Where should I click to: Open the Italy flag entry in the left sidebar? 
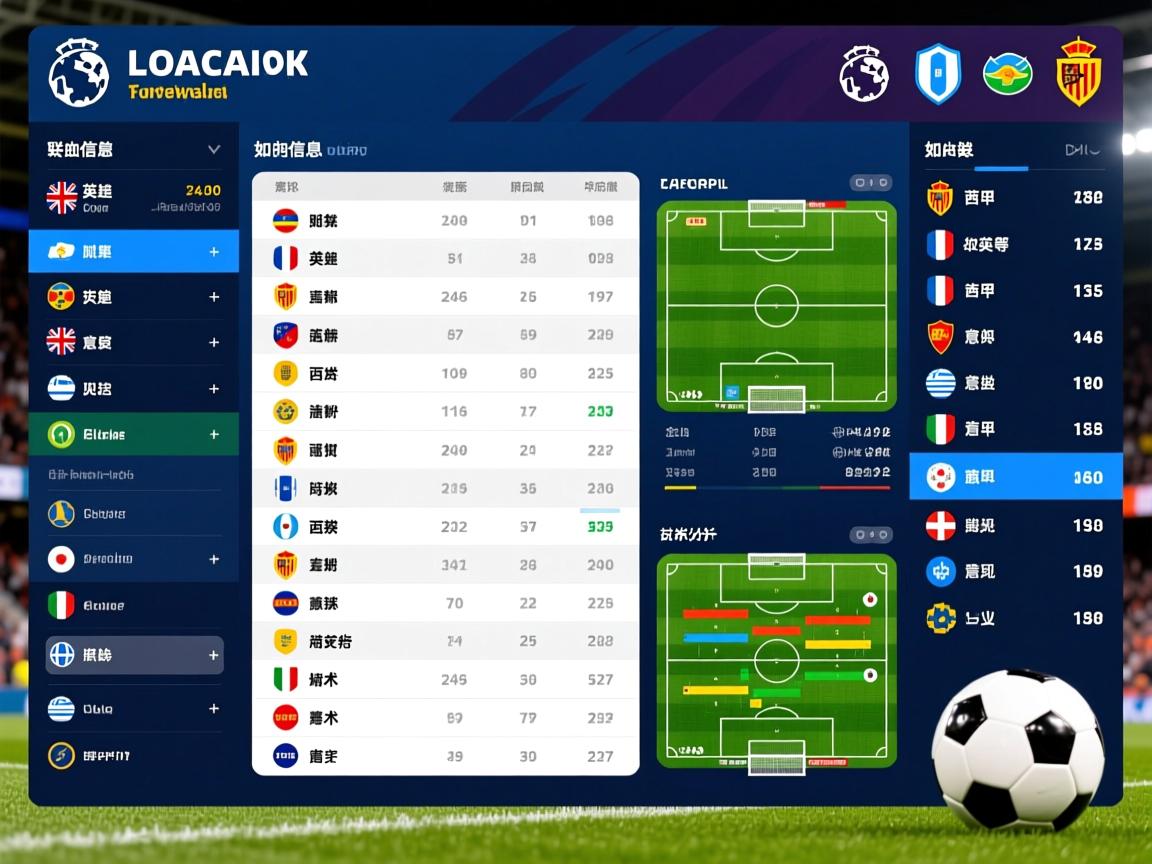pos(133,605)
